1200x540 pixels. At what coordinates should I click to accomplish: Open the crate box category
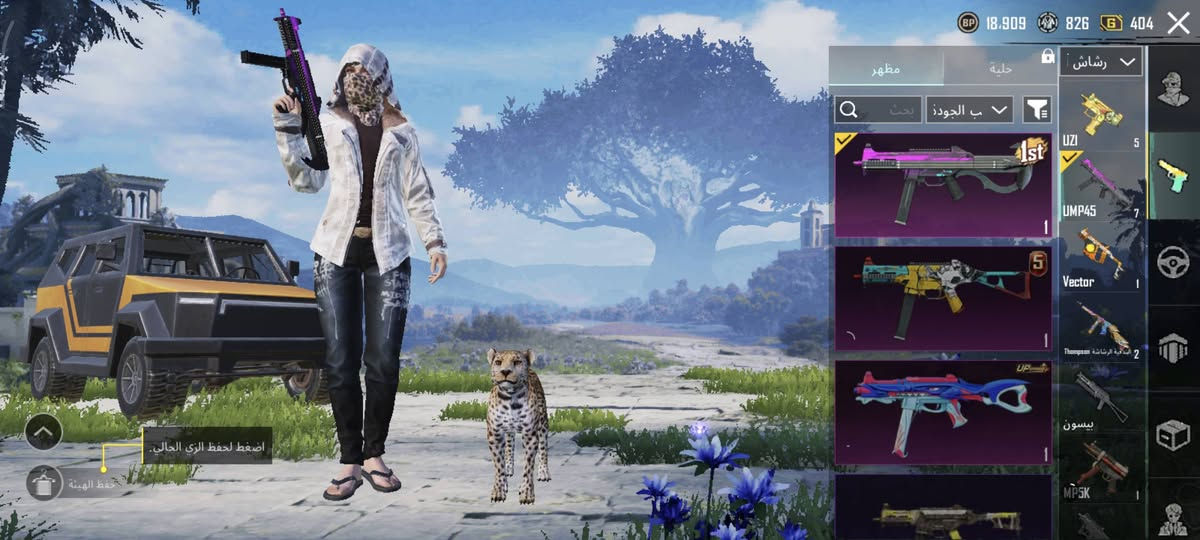[x=1173, y=435]
